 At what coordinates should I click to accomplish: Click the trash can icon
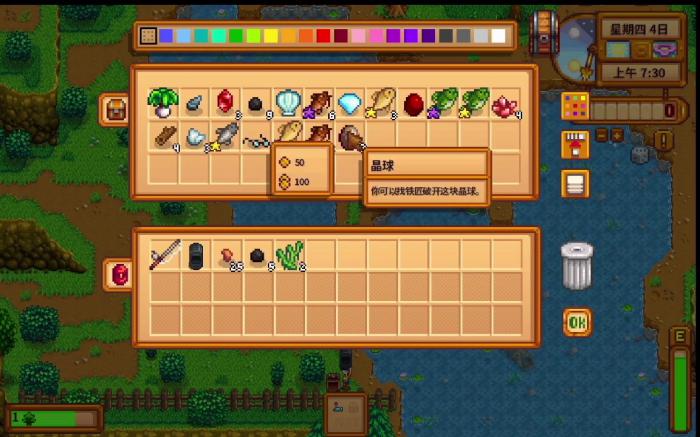pos(577,265)
